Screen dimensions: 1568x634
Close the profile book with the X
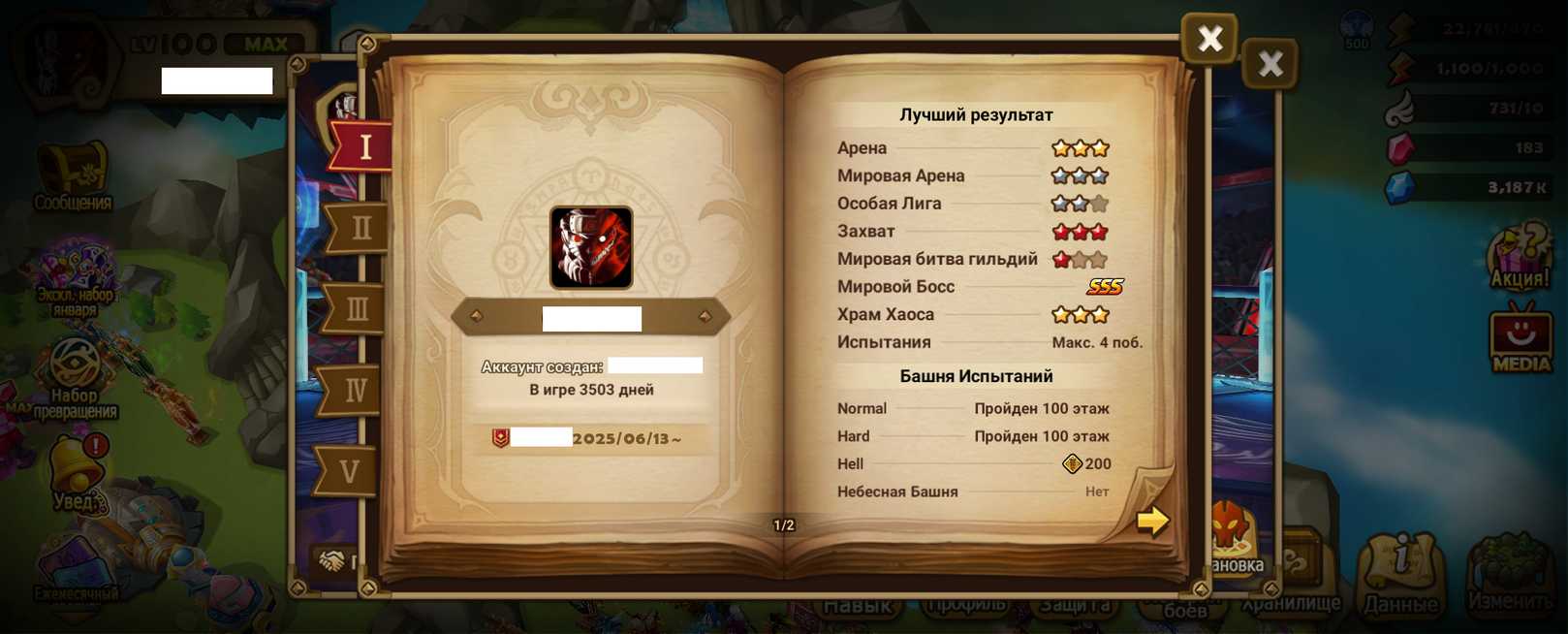click(x=1208, y=39)
